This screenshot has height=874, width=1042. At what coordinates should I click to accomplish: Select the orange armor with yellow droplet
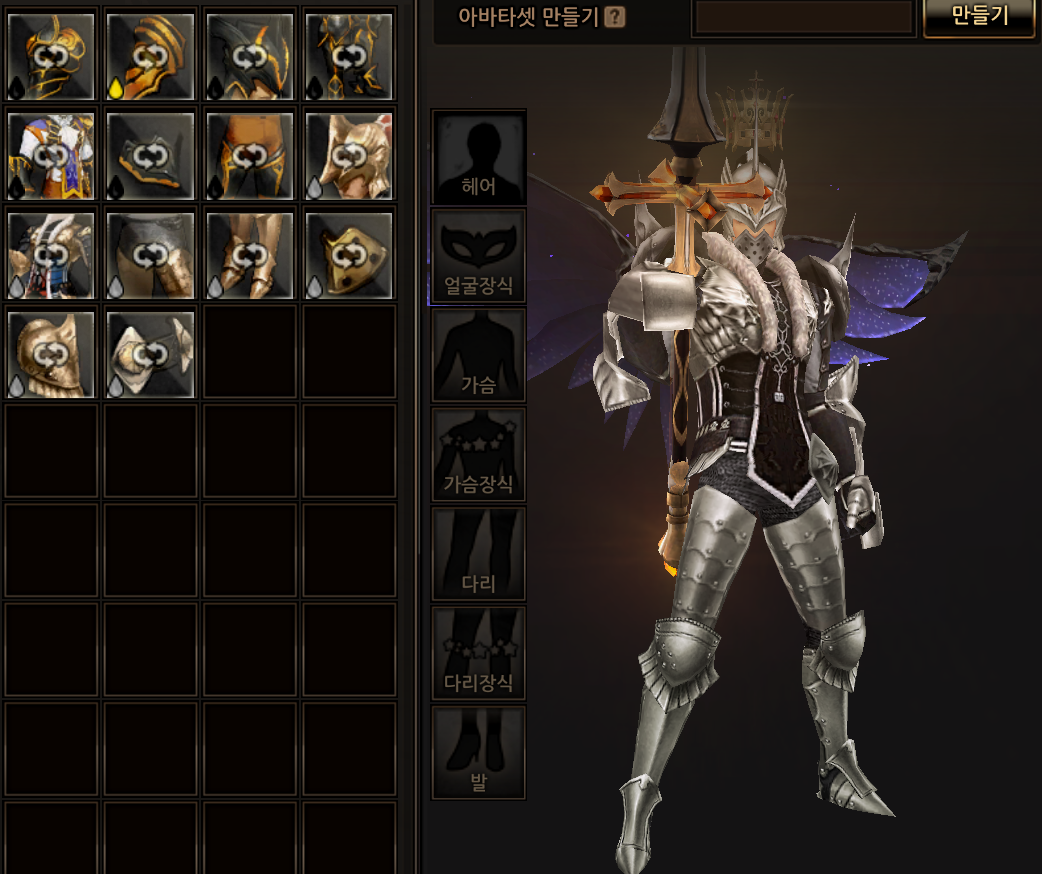click(150, 55)
